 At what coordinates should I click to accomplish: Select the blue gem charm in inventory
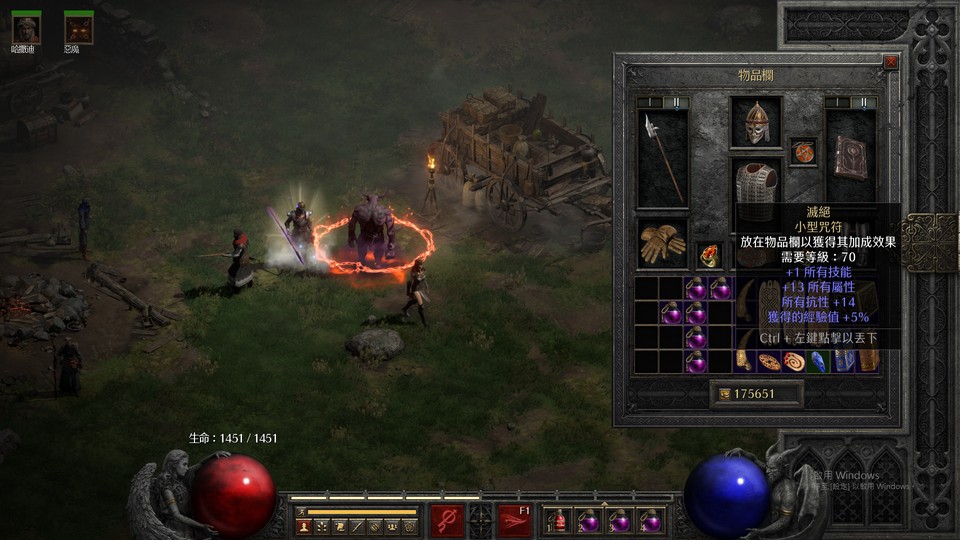click(818, 362)
